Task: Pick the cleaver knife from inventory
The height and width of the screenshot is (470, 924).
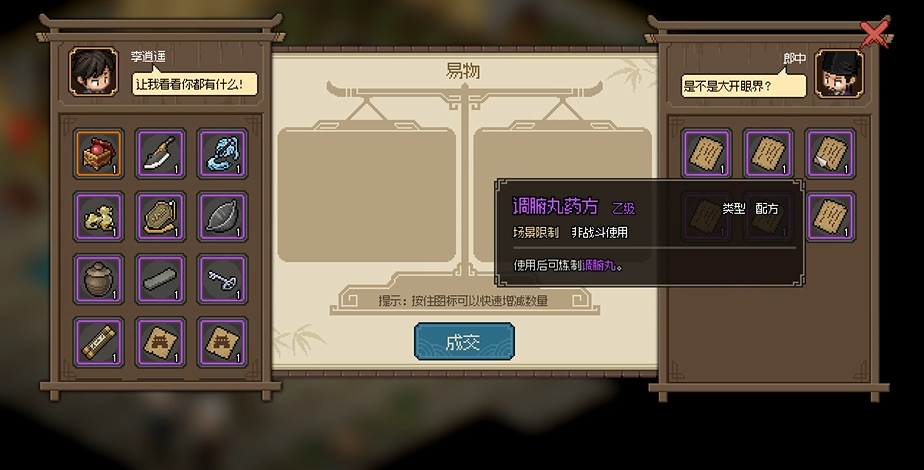Action: click(160, 153)
